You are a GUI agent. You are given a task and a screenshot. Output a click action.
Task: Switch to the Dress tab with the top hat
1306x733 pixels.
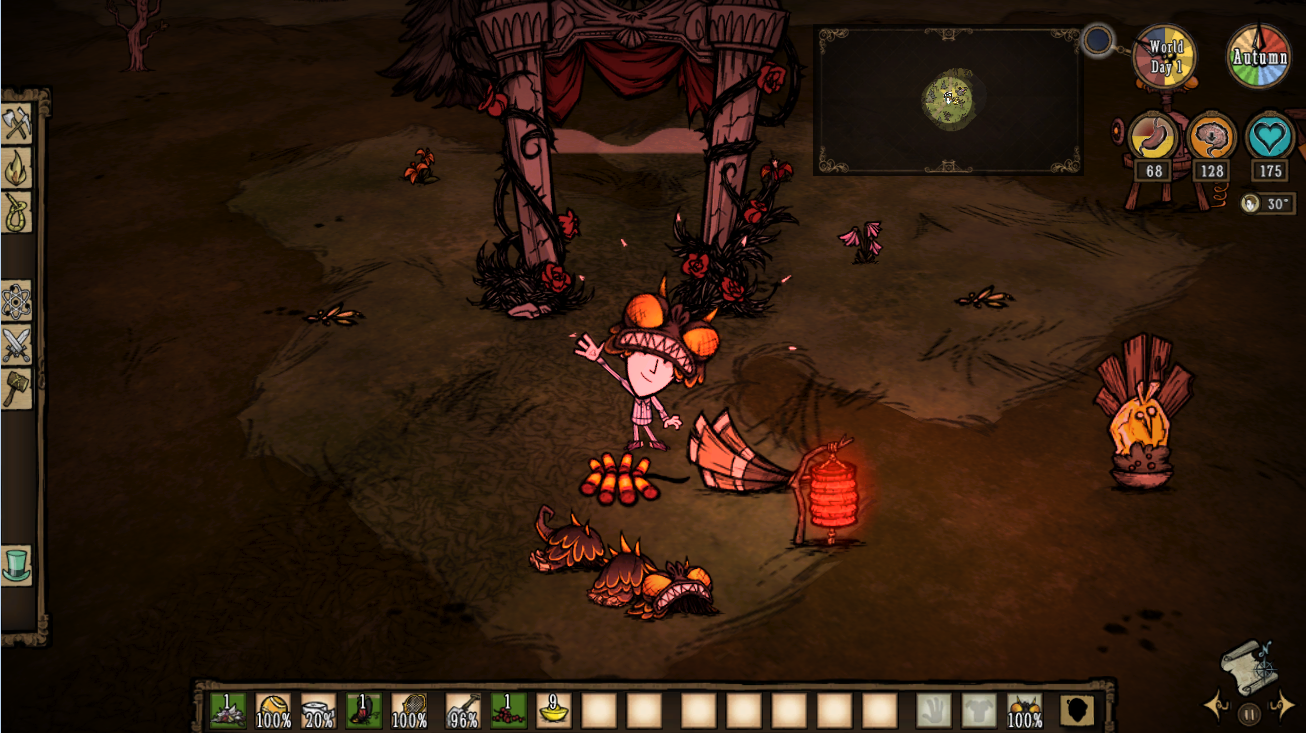click(x=17, y=565)
